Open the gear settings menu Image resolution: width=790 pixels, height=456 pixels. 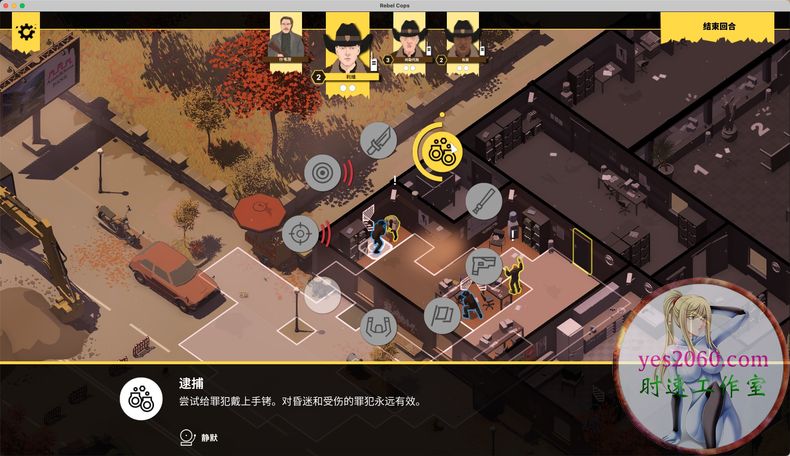point(26,33)
